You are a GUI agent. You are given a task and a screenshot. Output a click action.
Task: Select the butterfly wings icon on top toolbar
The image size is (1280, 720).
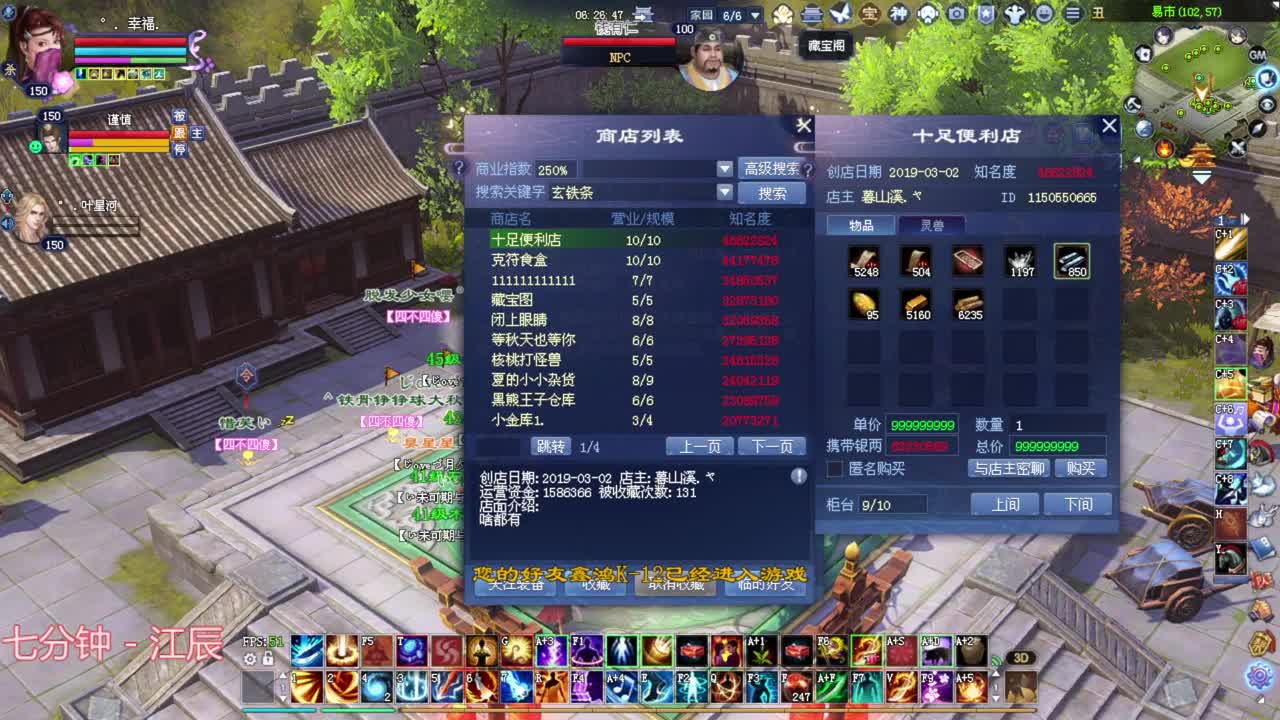[x=839, y=14]
